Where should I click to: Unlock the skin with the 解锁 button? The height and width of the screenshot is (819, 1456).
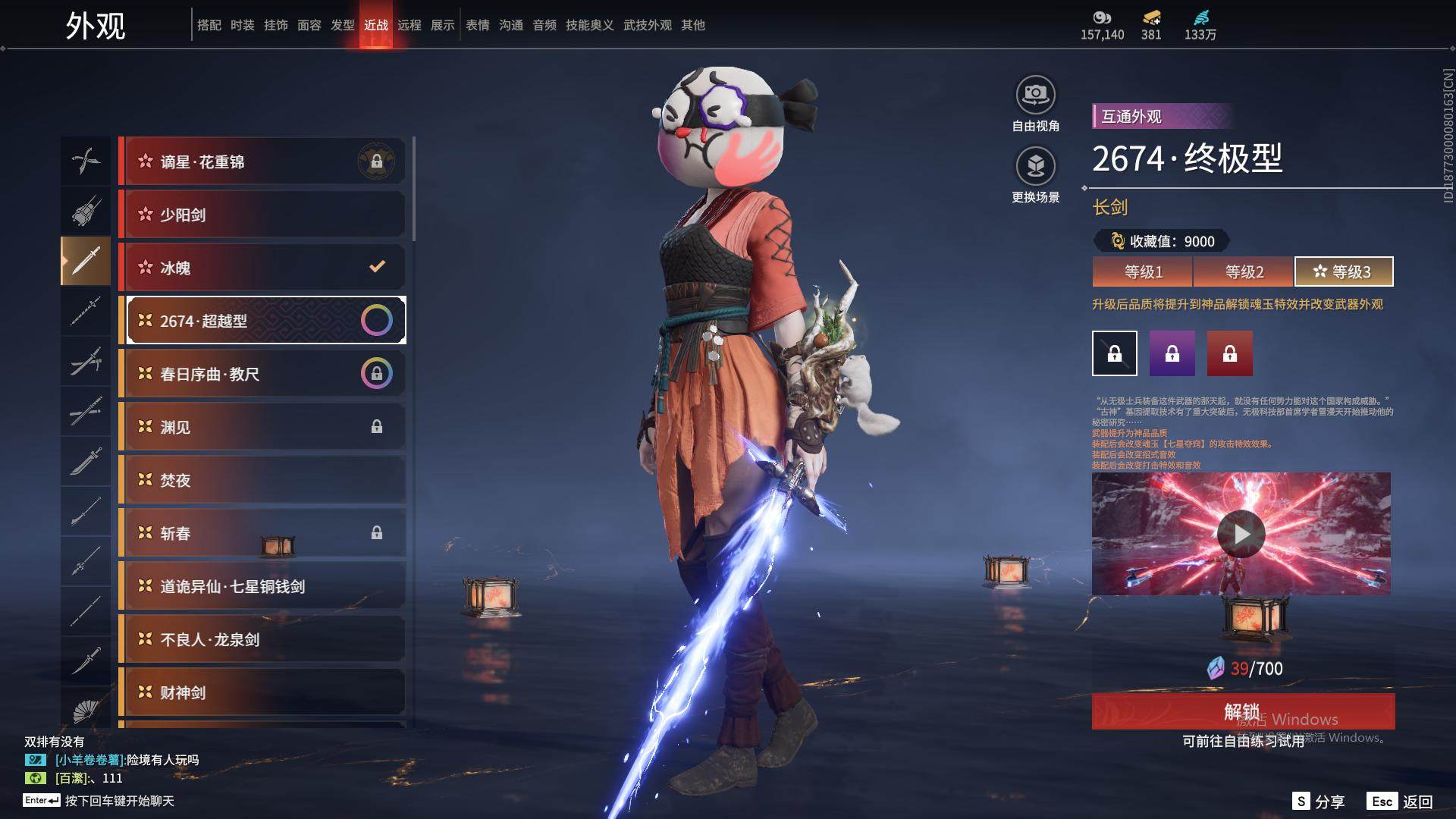(x=1242, y=711)
